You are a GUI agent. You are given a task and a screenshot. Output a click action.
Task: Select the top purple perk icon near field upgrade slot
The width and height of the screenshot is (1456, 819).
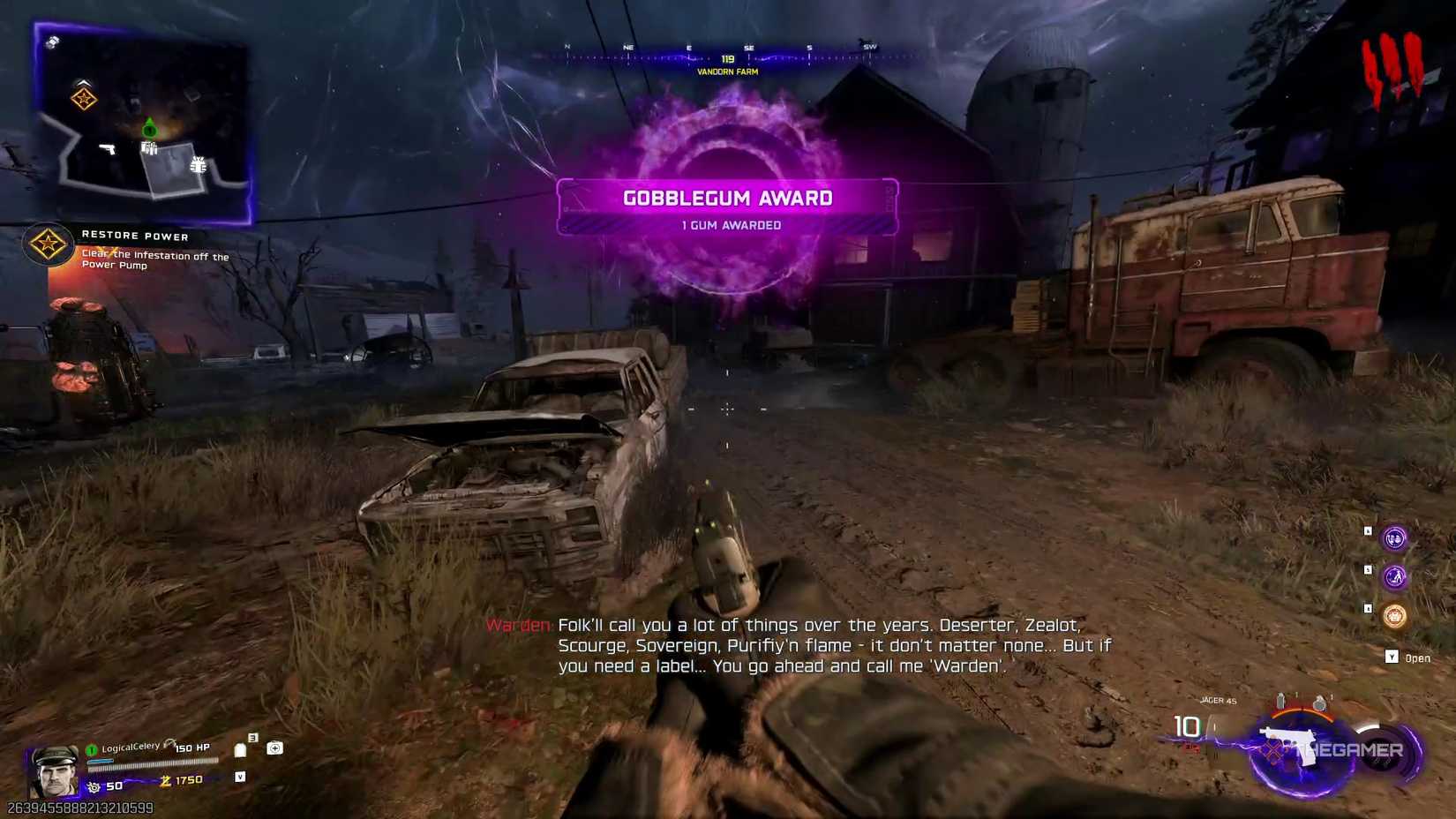[x=1394, y=540]
